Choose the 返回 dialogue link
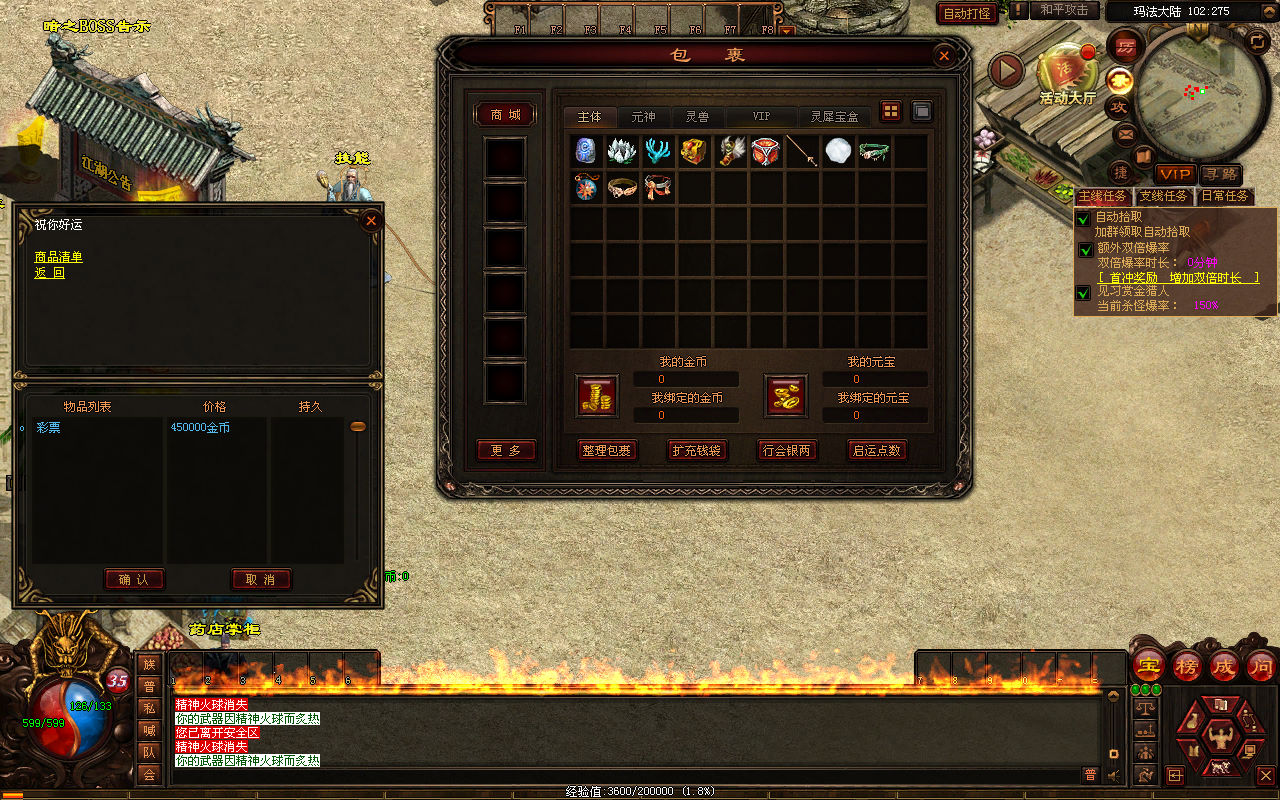This screenshot has width=1280, height=800. click(x=49, y=272)
